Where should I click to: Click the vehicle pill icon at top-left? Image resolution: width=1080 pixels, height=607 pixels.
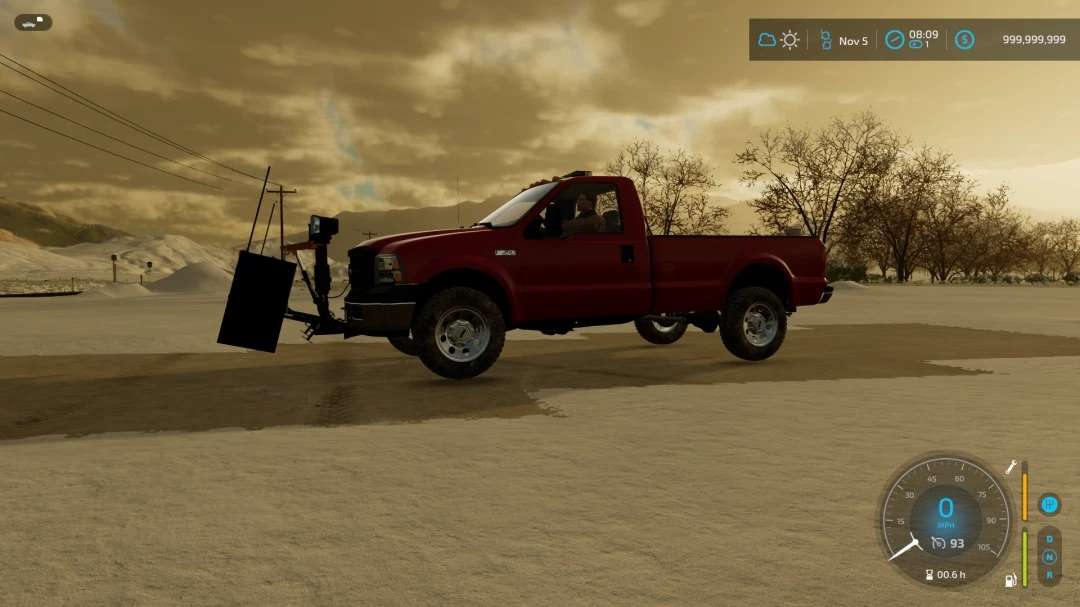pyautogui.click(x=33, y=22)
